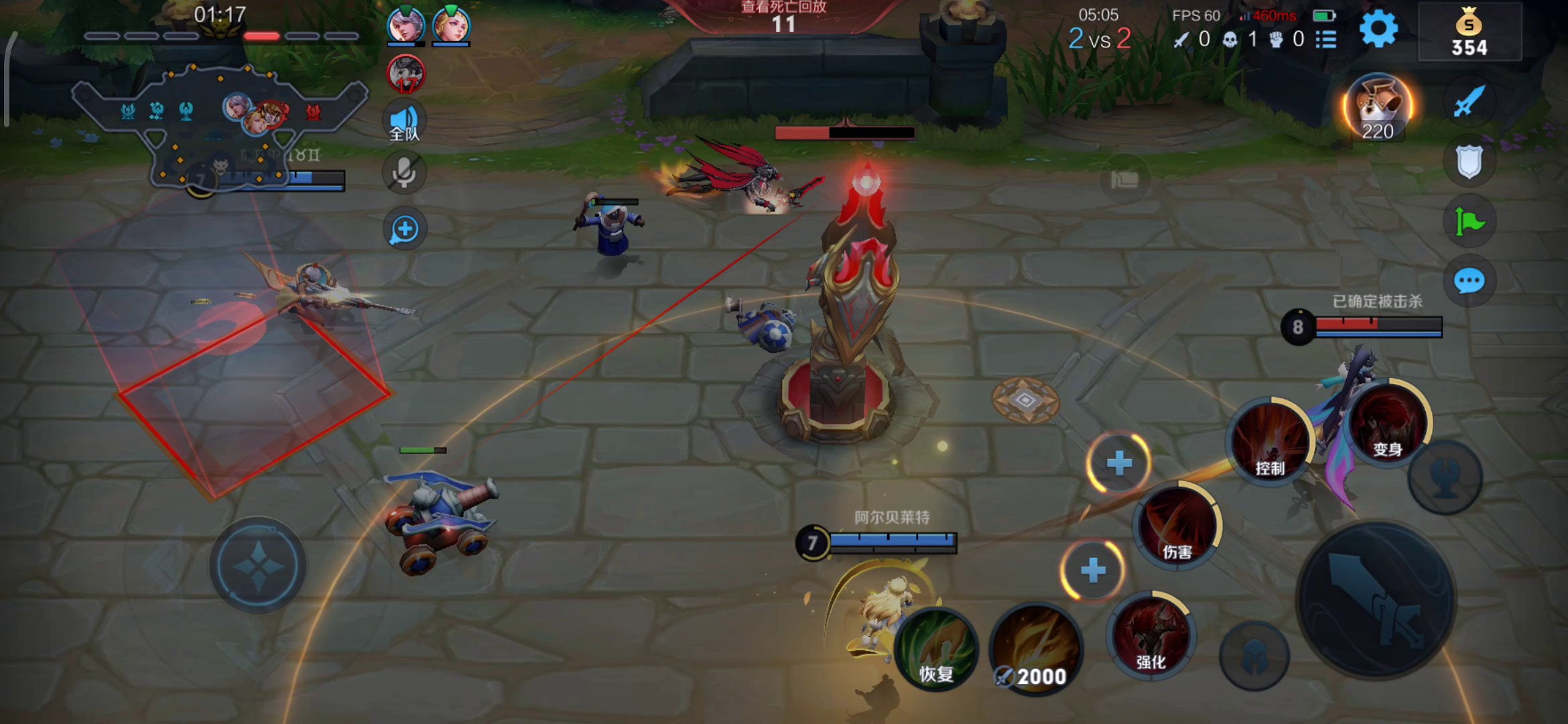Send the shield defend signal
This screenshot has width=1568, height=724.
[1469, 161]
